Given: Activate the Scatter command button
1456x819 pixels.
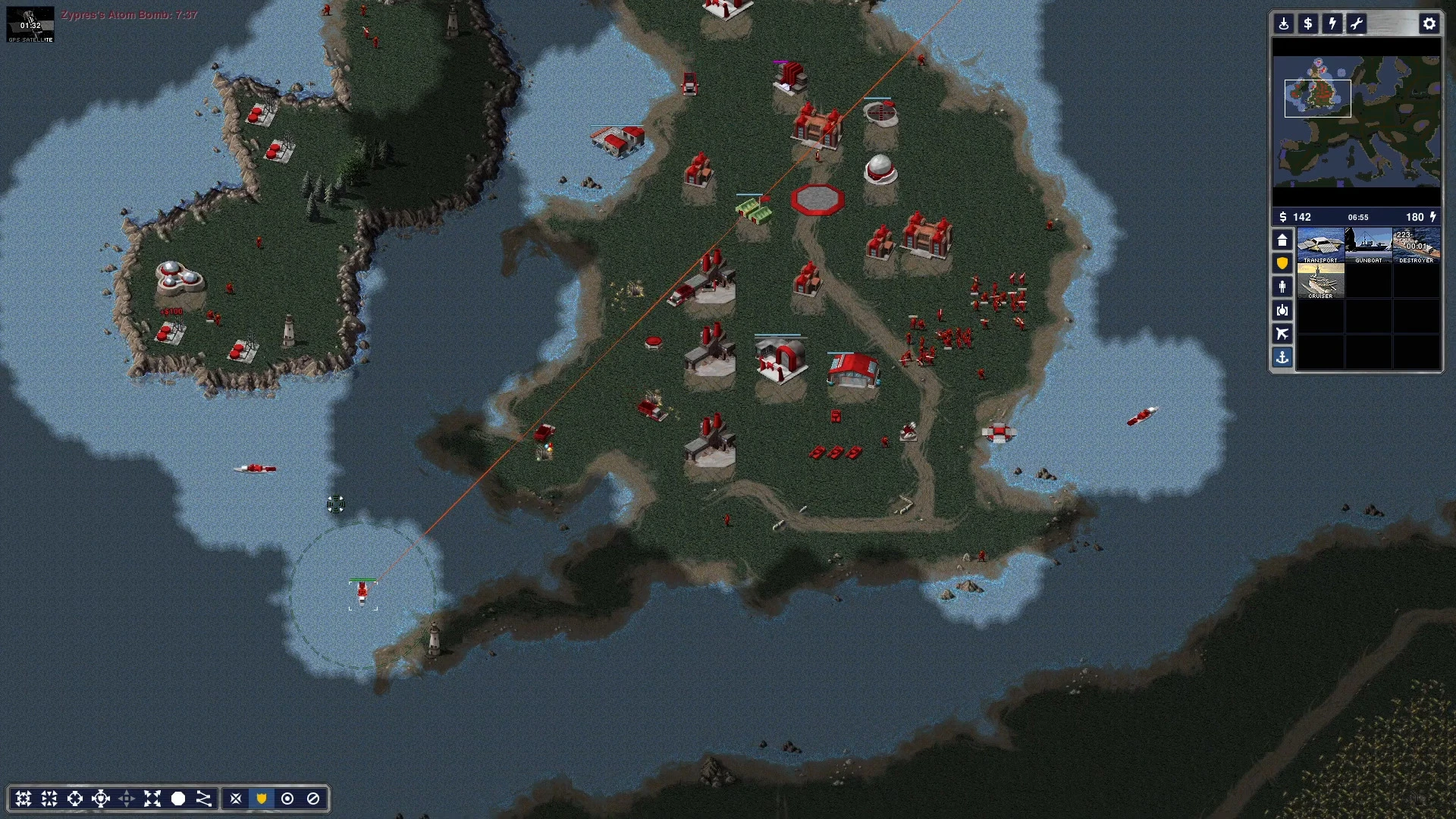Looking at the screenshot, I should click(152, 799).
